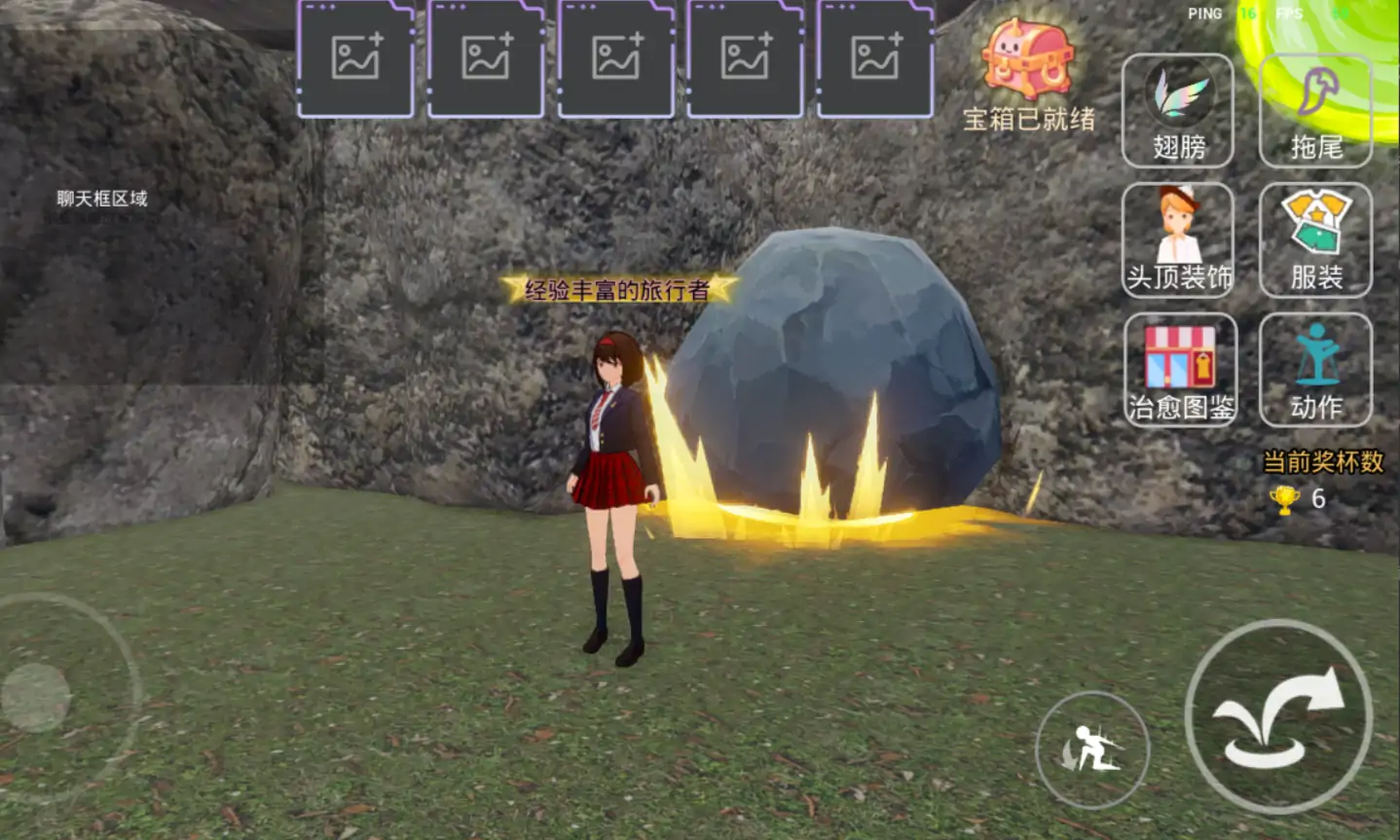The width and height of the screenshot is (1400, 840).
Task: Open the 动作 emote actions menu
Action: click(1315, 370)
